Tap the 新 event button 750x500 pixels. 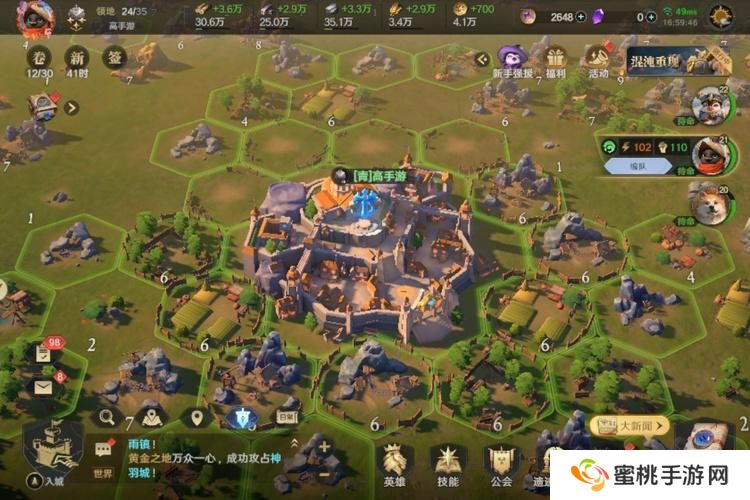tap(77, 58)
